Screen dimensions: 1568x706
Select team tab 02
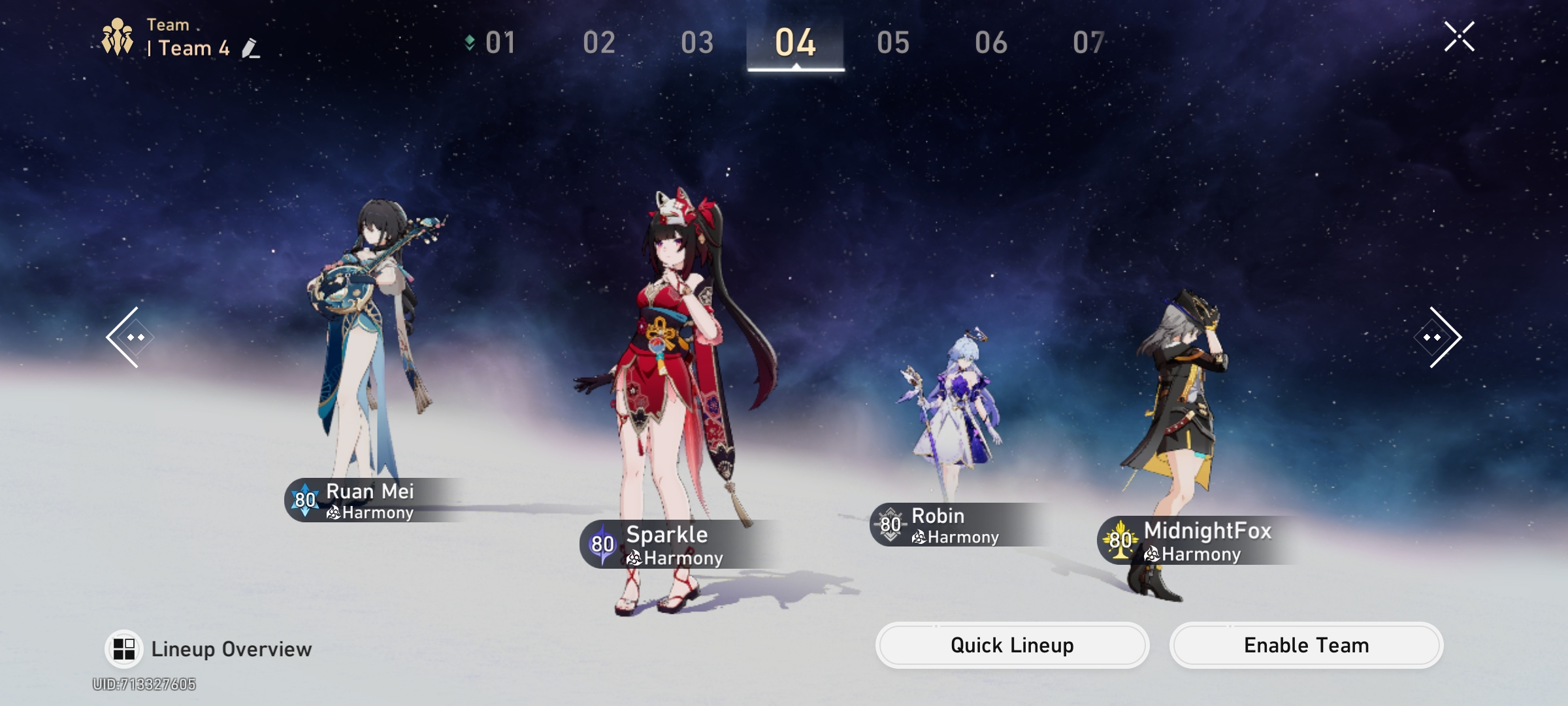tap(599, 43)
